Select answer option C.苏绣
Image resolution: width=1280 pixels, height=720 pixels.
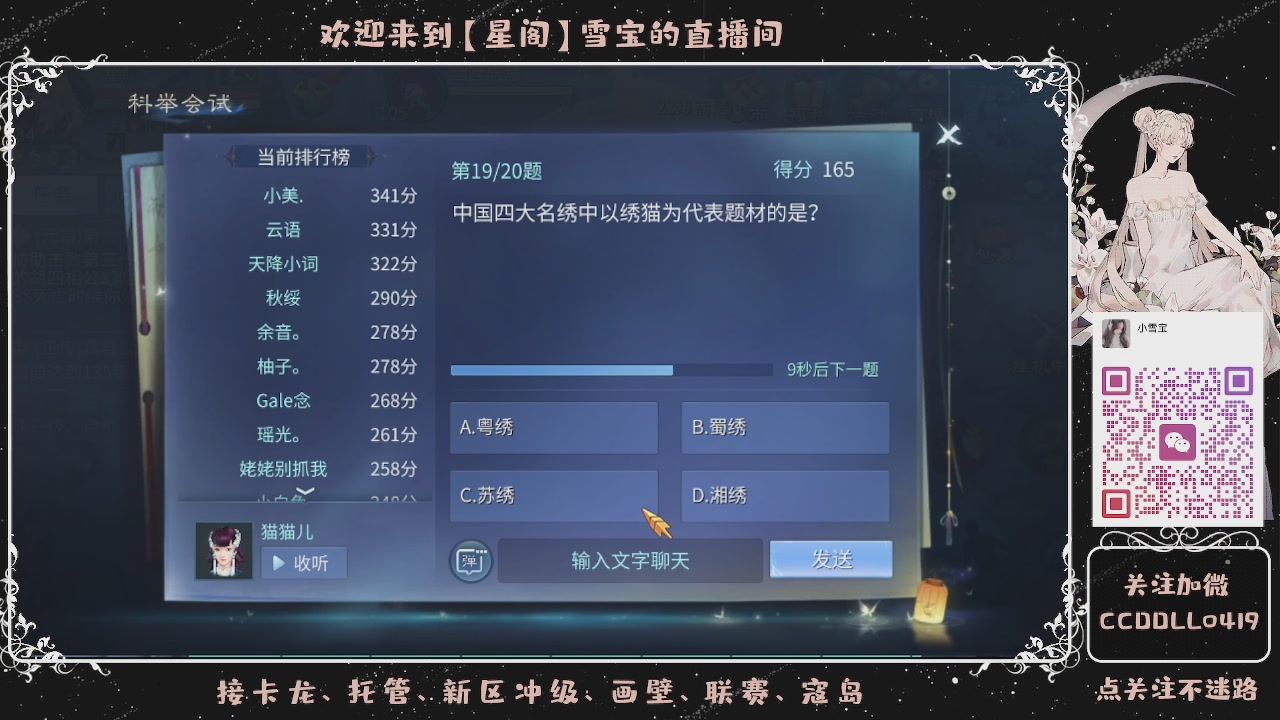[553, 496]
